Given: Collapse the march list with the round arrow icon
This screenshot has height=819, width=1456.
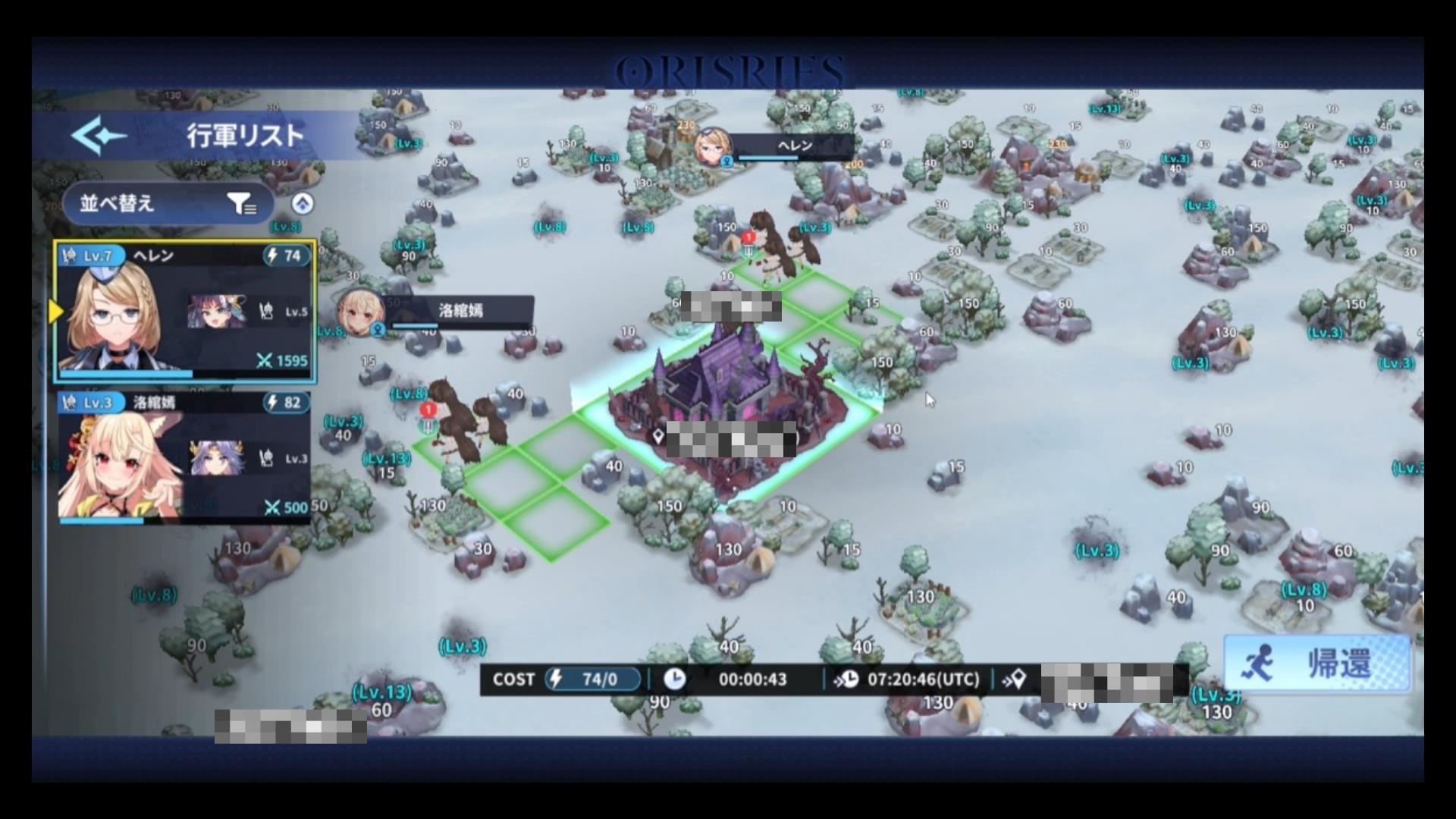Looking at the screenshot, I should pos(303,203).
